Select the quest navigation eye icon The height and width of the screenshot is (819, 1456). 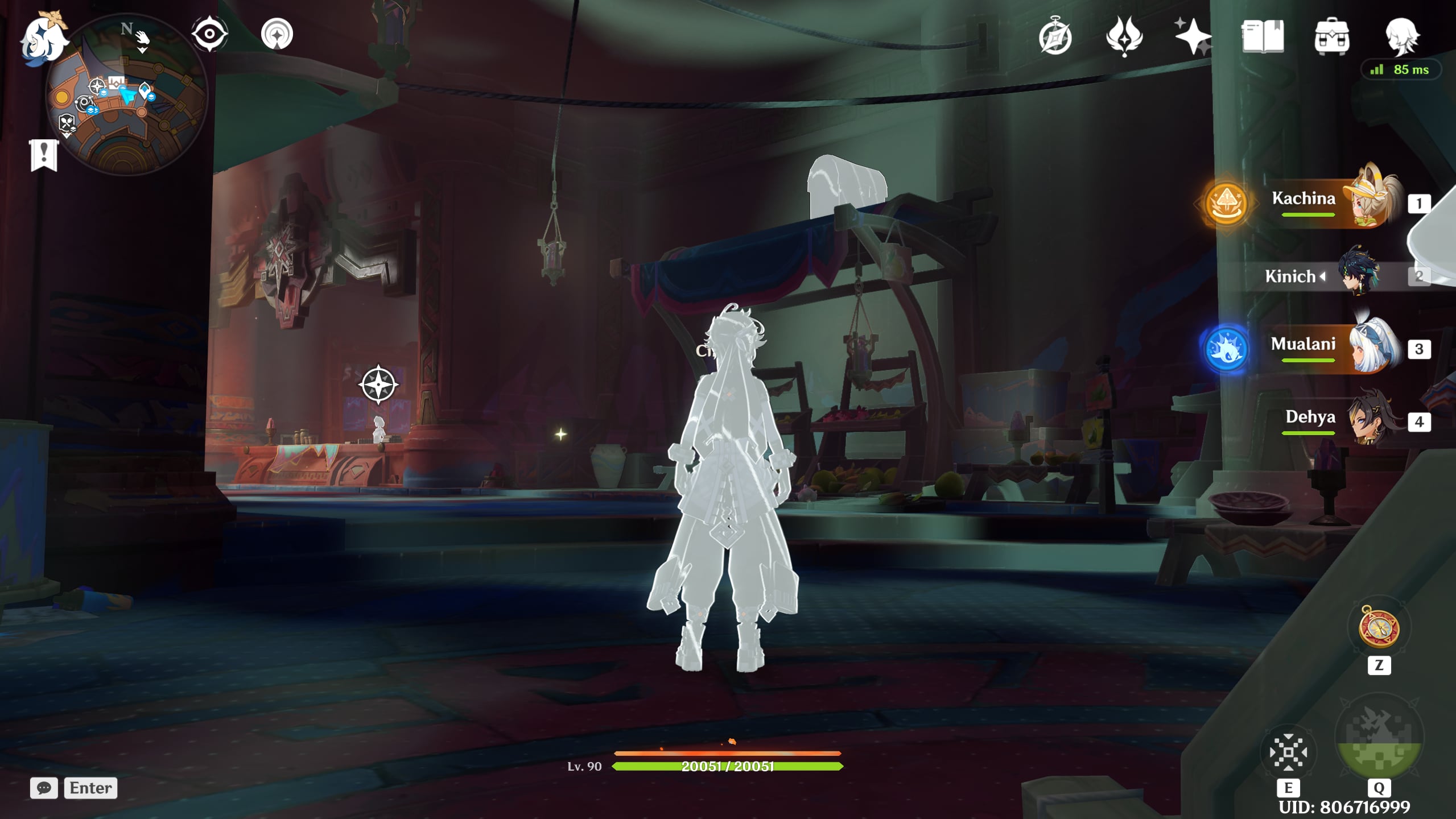(x=209, y=32)
